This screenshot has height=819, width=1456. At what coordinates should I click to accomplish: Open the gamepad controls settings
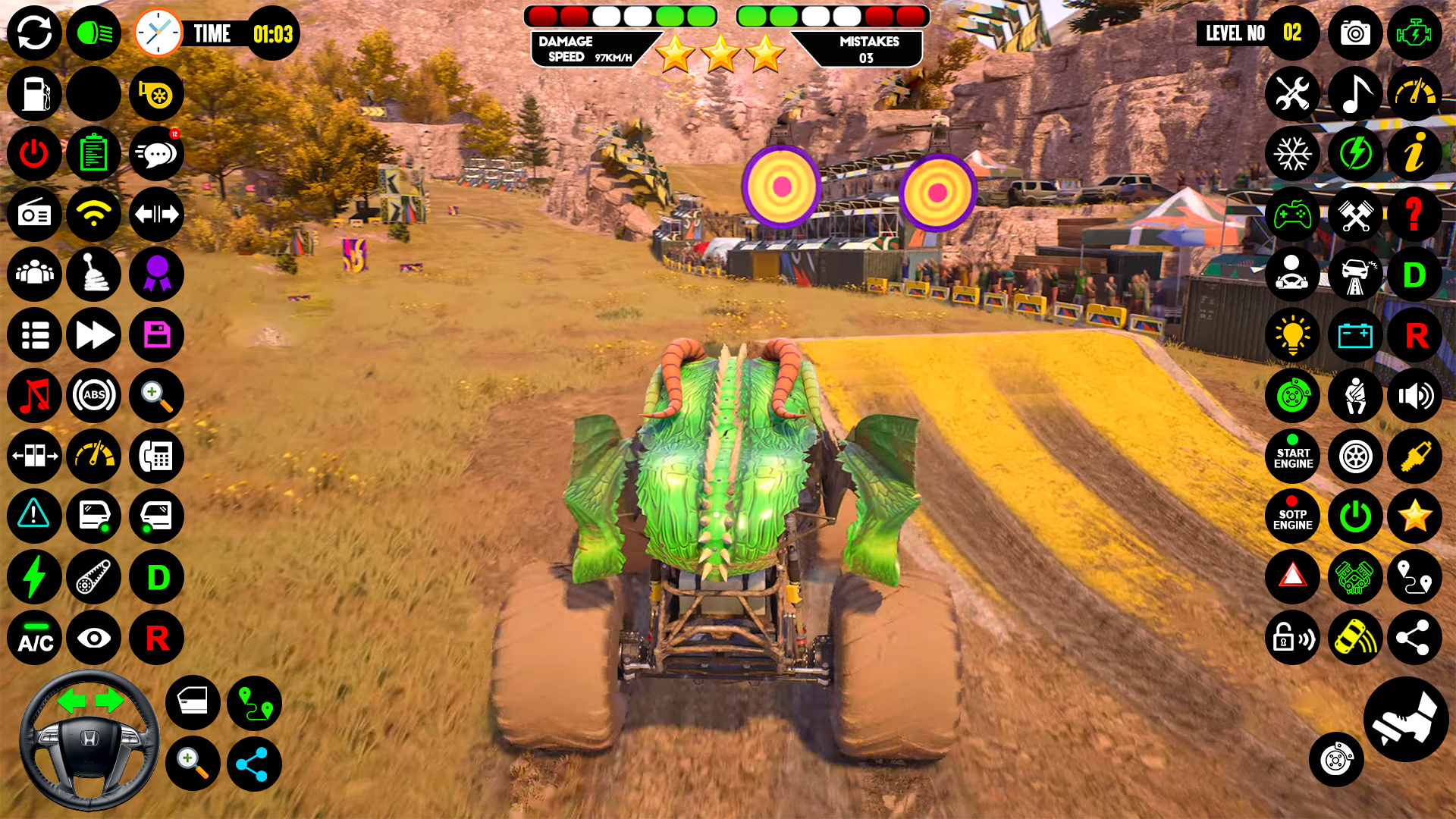(x=1293, y=215)
